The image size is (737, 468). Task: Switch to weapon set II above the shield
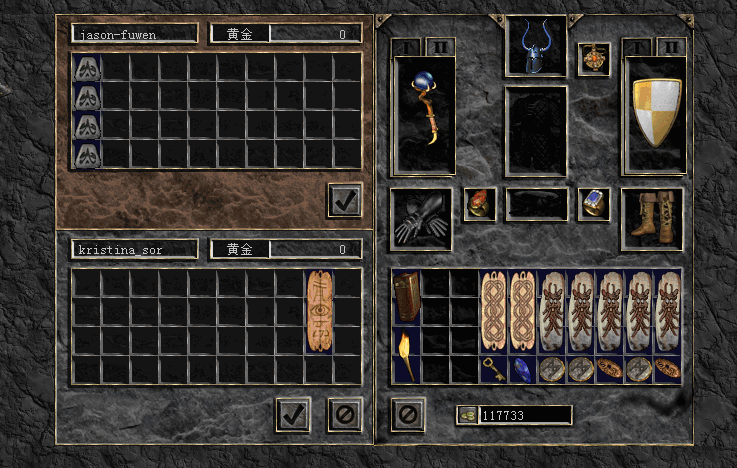point(670,47)
